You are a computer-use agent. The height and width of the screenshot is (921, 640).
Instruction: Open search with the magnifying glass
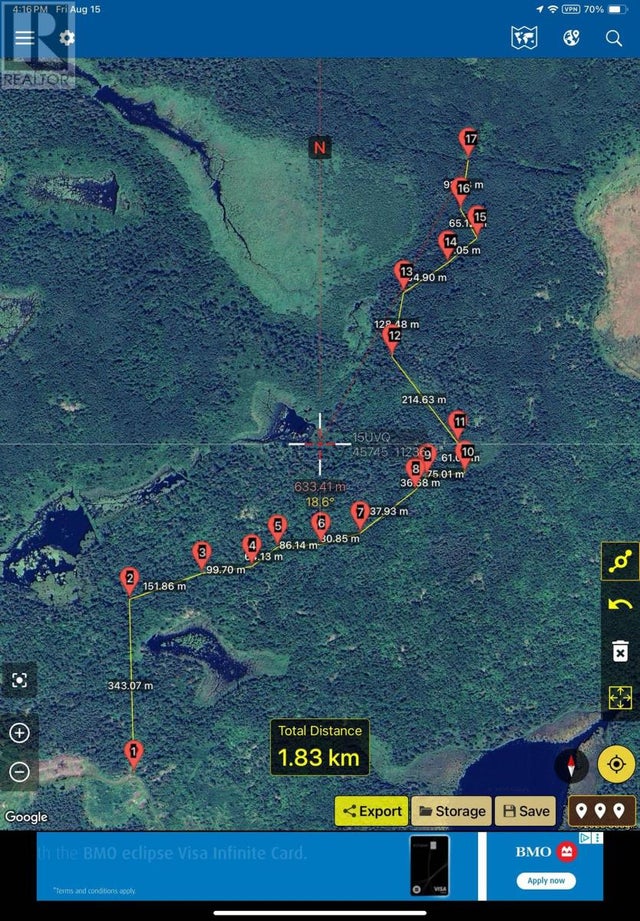[614, 38]
